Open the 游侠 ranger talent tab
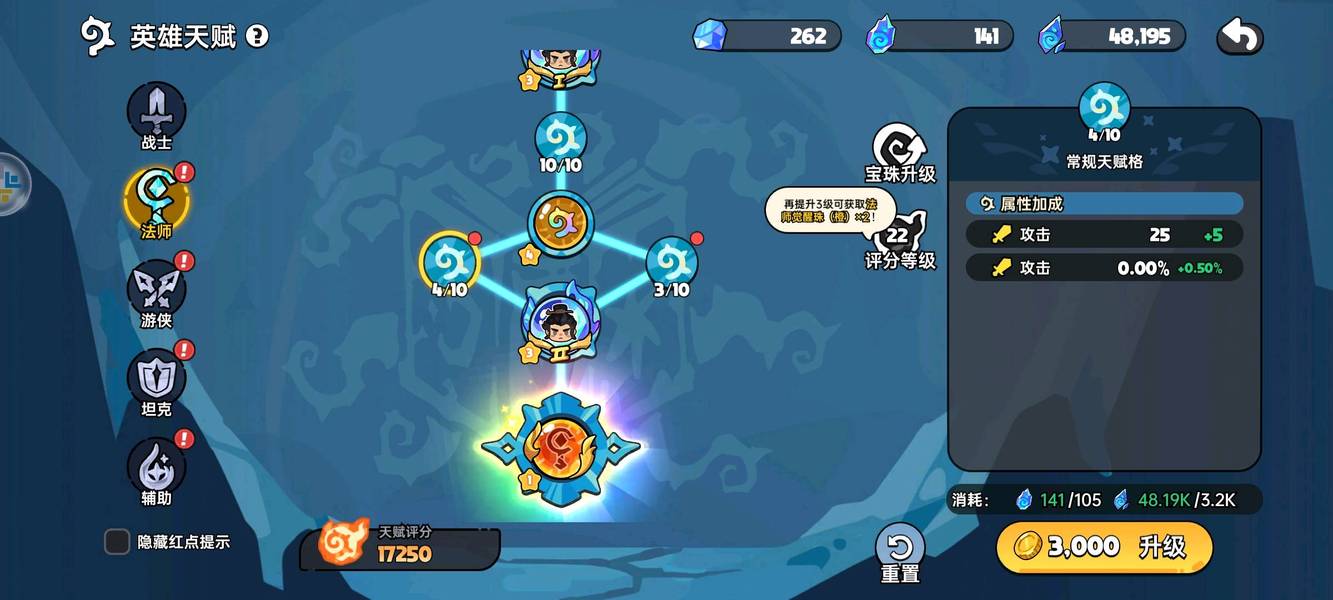Image resolution: width=1333 pixels, height=600 pixels. click(x=156, y=290)
